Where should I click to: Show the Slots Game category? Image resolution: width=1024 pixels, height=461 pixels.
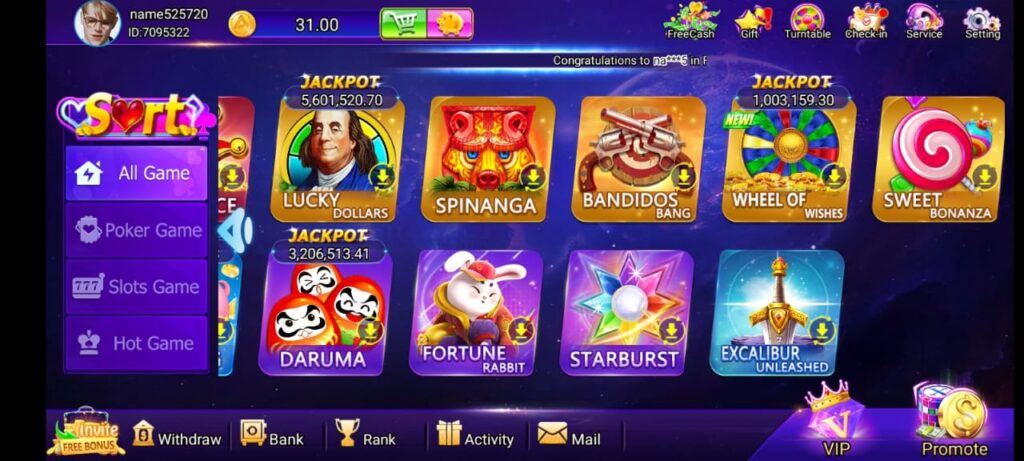(x=136, y=287)
